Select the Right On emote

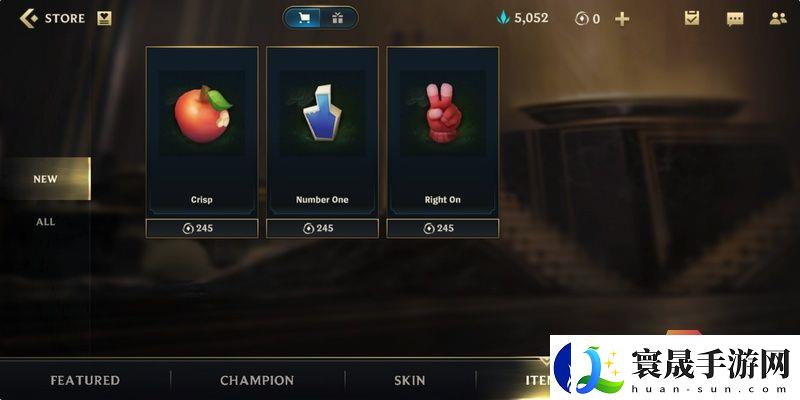click(442, 130)
